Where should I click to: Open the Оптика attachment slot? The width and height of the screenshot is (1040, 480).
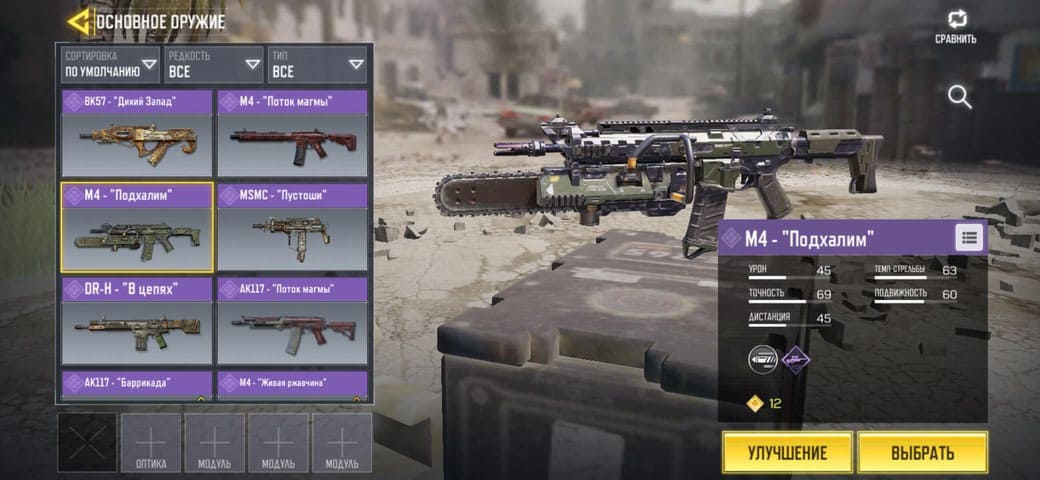click(151, 442)
